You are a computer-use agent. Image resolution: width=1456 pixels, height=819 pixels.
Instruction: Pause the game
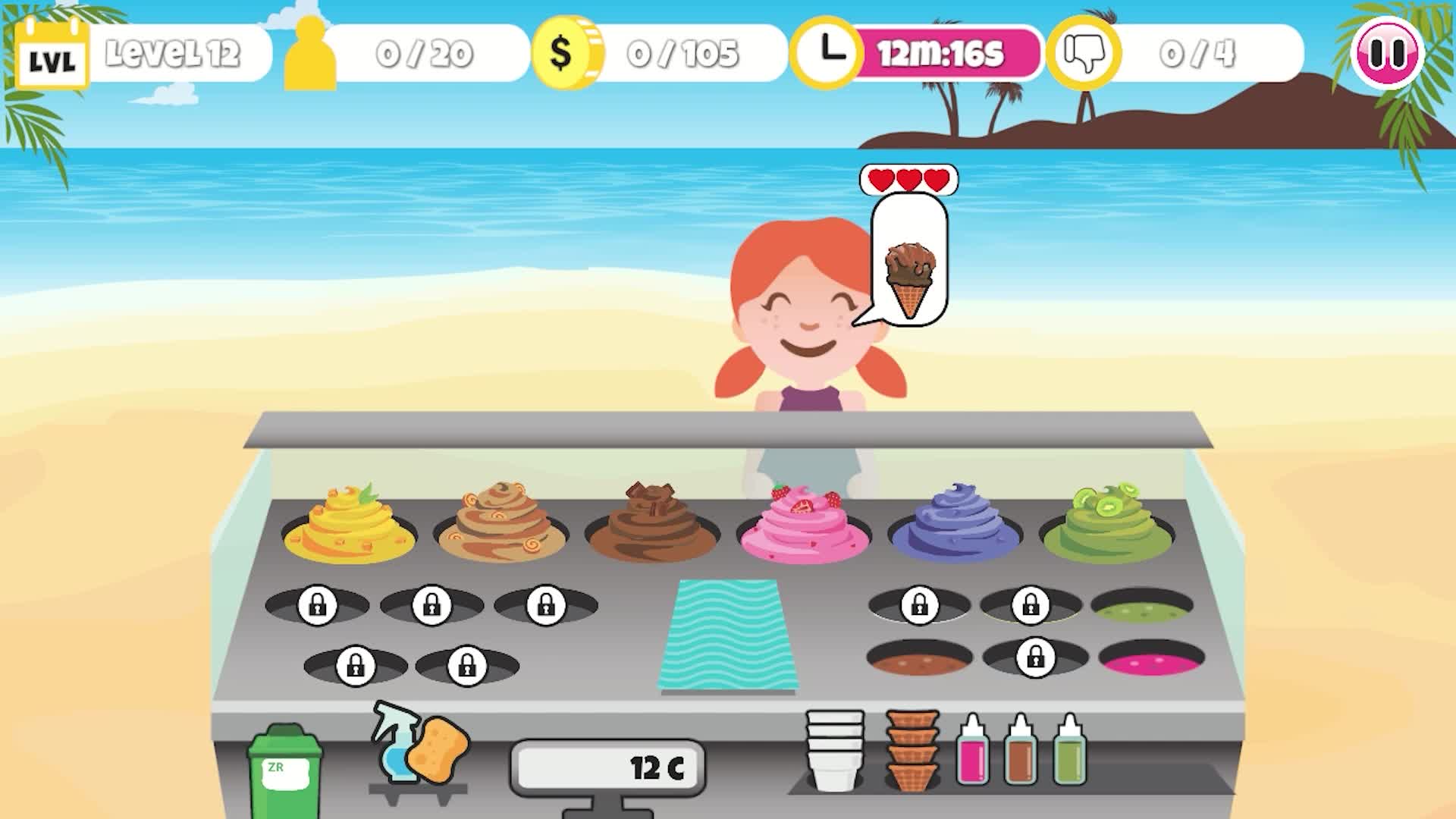click(x=1392, y=53)
